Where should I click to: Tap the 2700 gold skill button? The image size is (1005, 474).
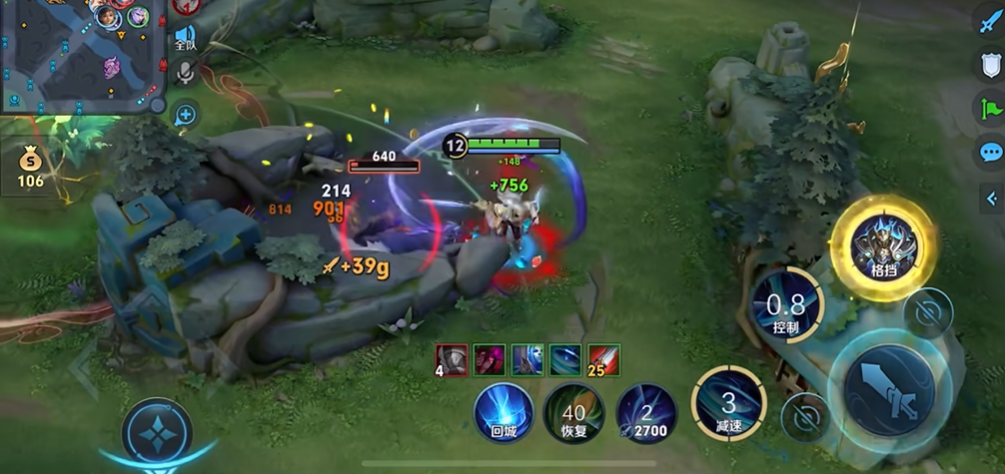pos(646,412)
